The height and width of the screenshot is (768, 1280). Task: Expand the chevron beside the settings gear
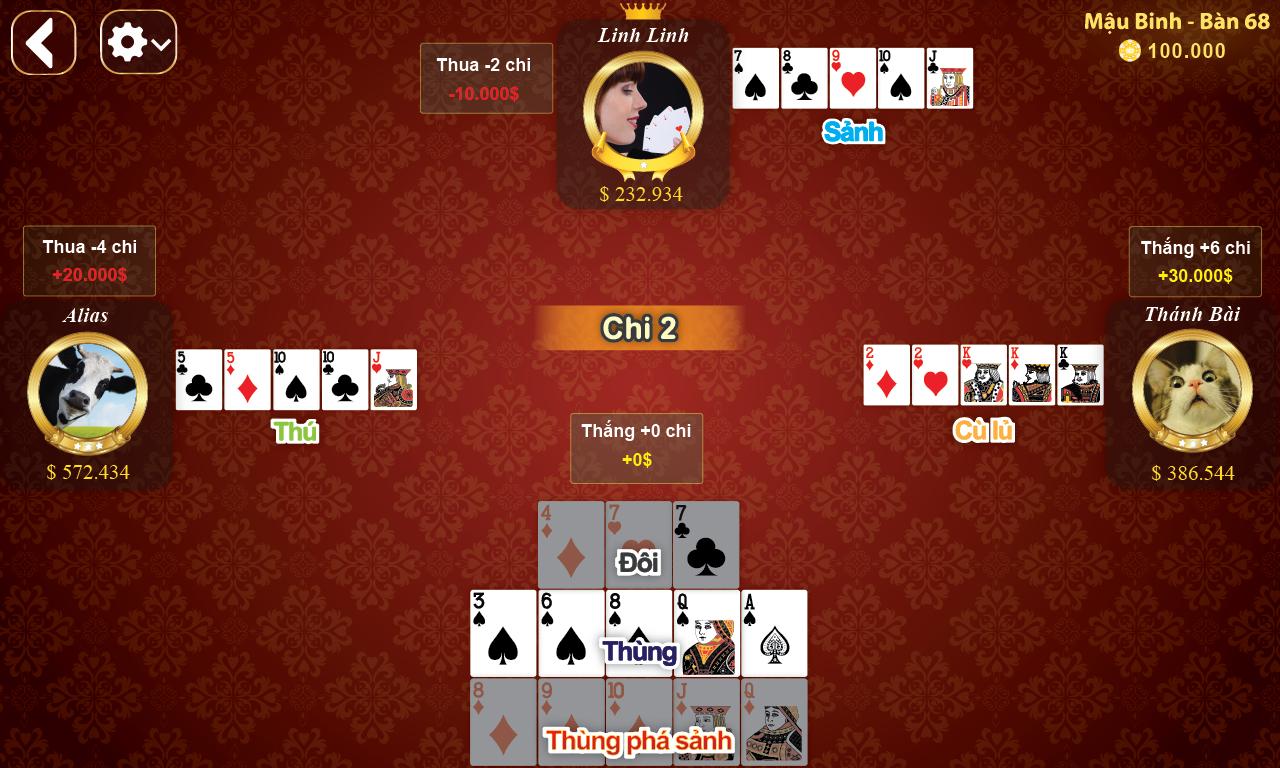click(163, 43)
